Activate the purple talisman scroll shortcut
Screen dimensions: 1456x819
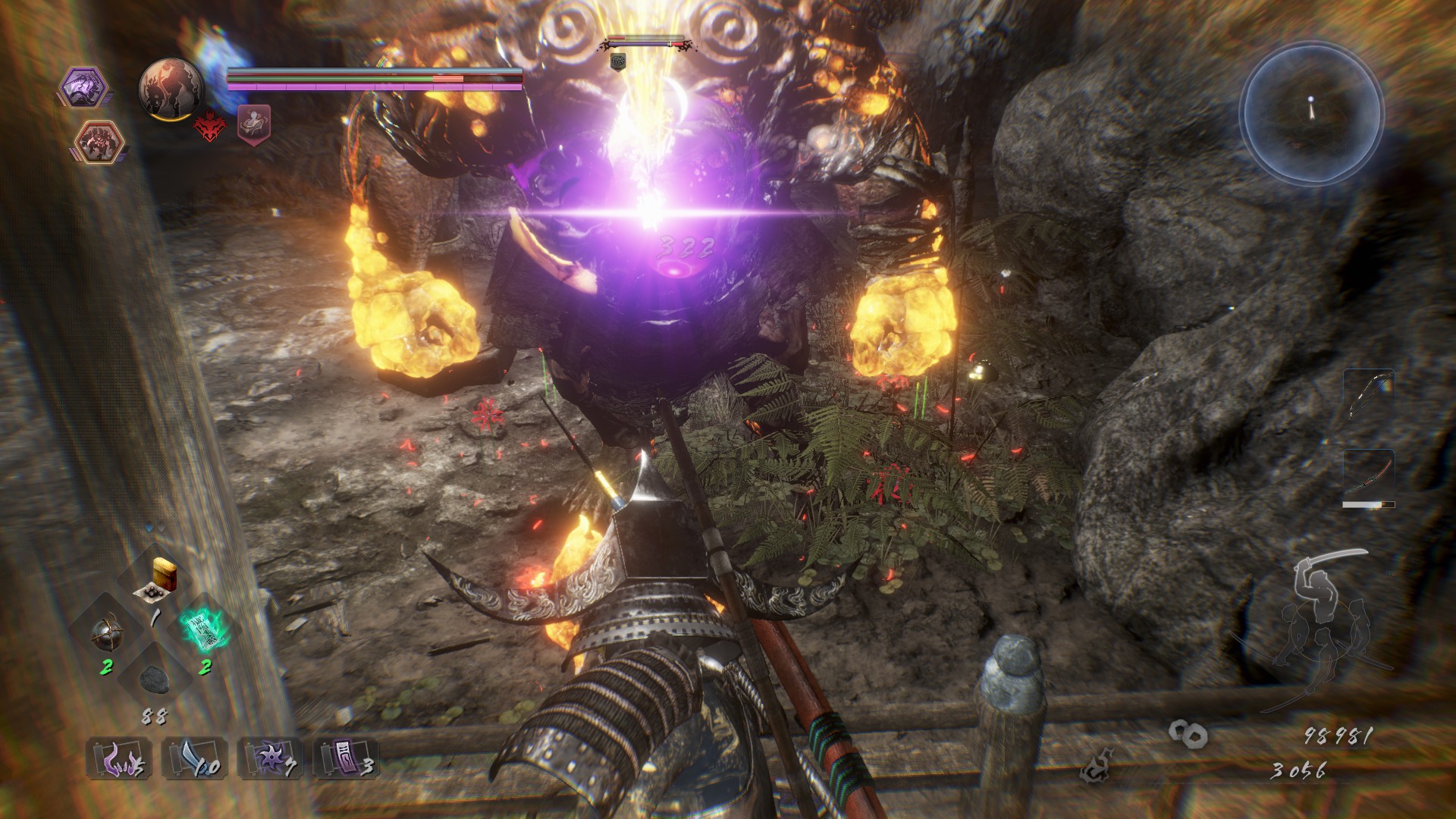pos(346,757)
